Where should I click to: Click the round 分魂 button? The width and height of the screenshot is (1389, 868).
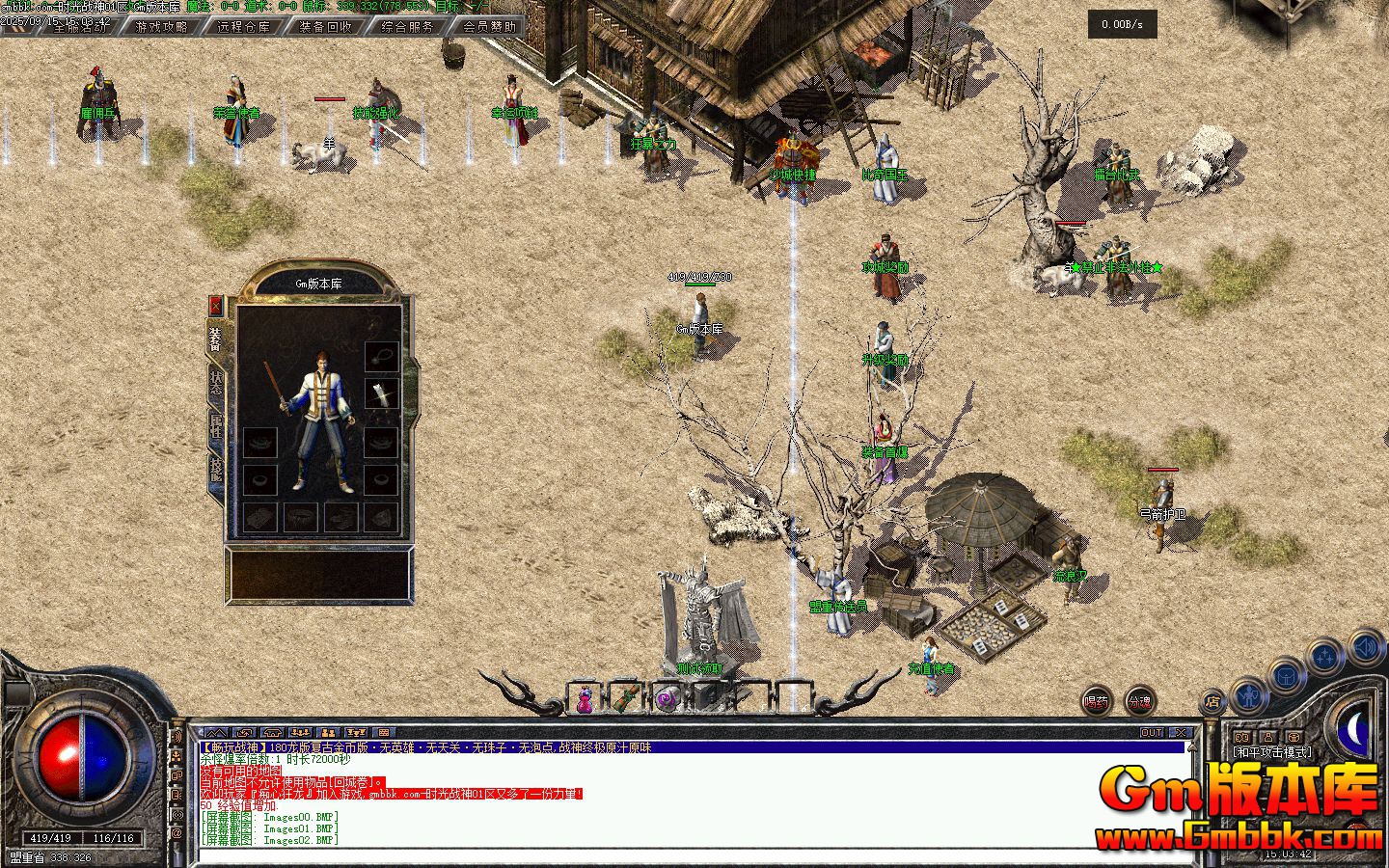pyautogui.click(x=1140, y=702)
